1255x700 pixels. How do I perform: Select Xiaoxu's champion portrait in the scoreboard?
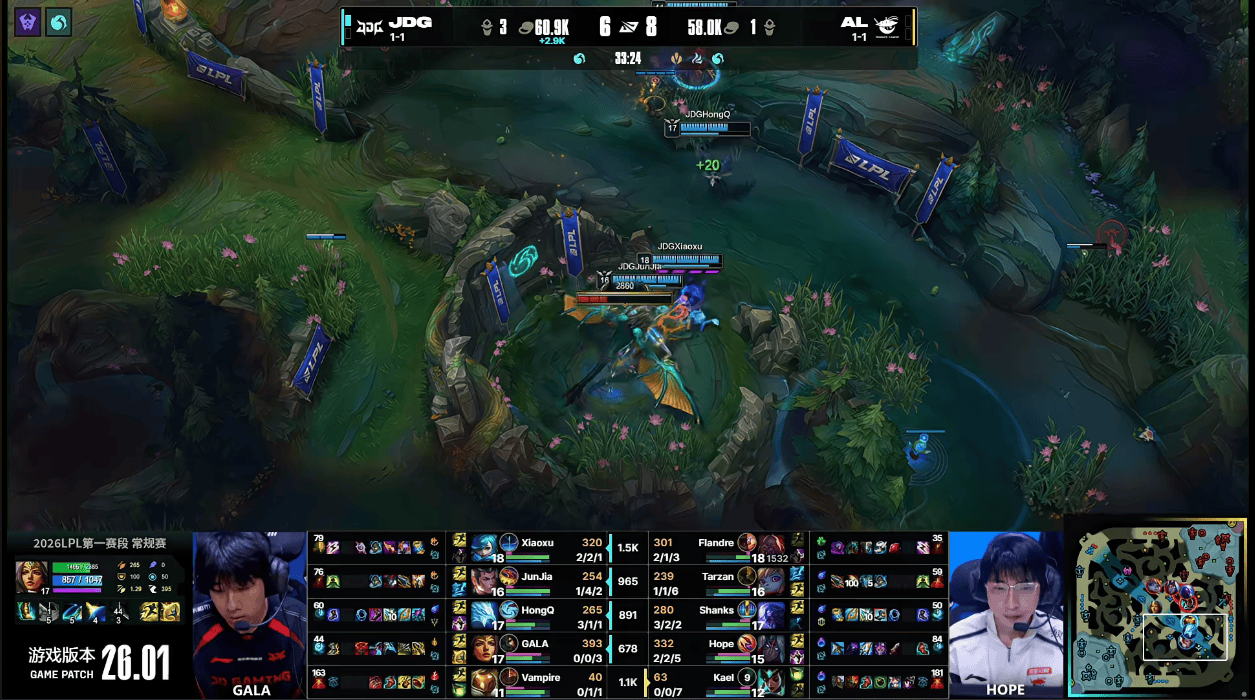485,549
